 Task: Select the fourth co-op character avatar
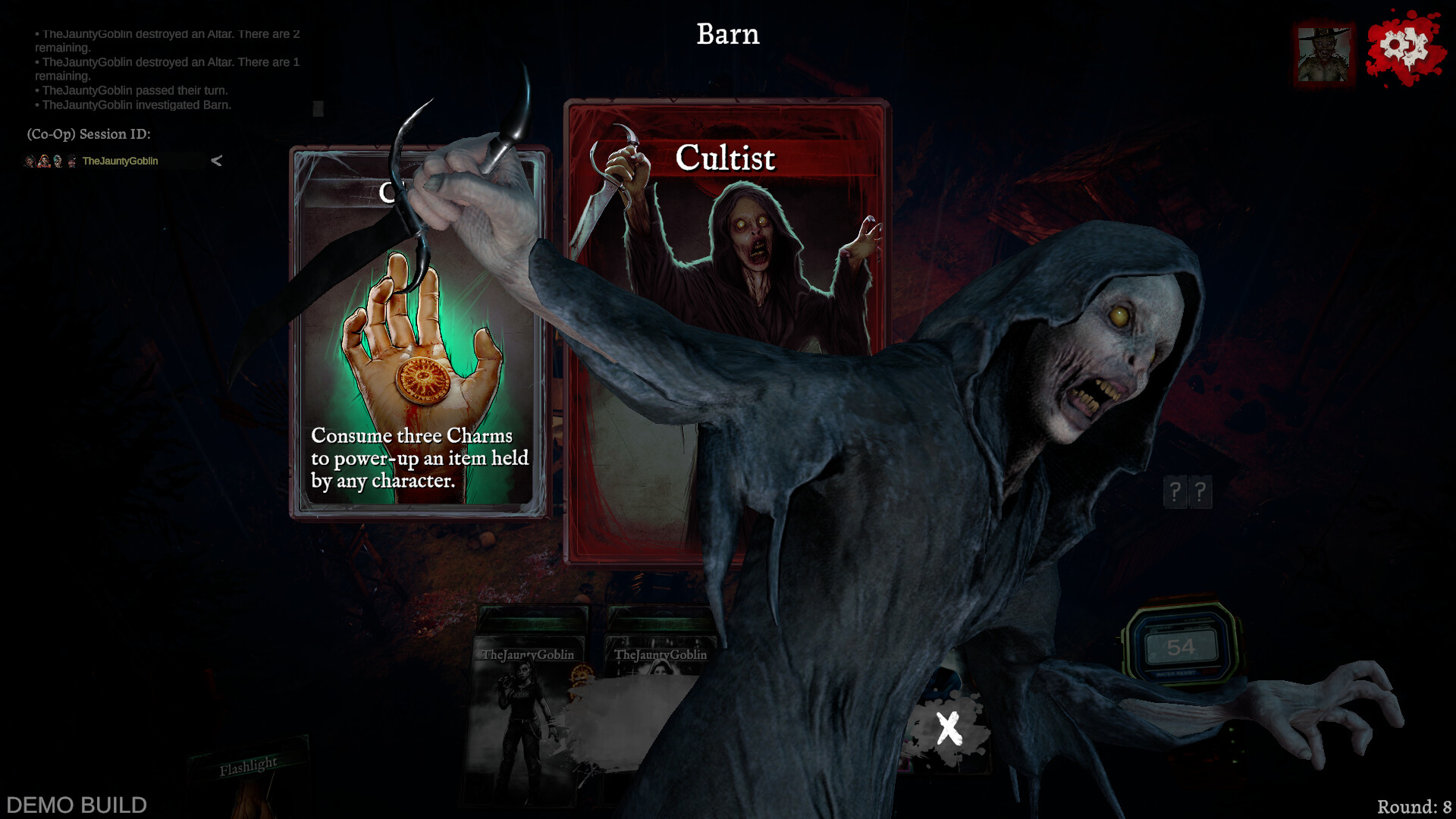pyautogui.click(x=71, y=160)
